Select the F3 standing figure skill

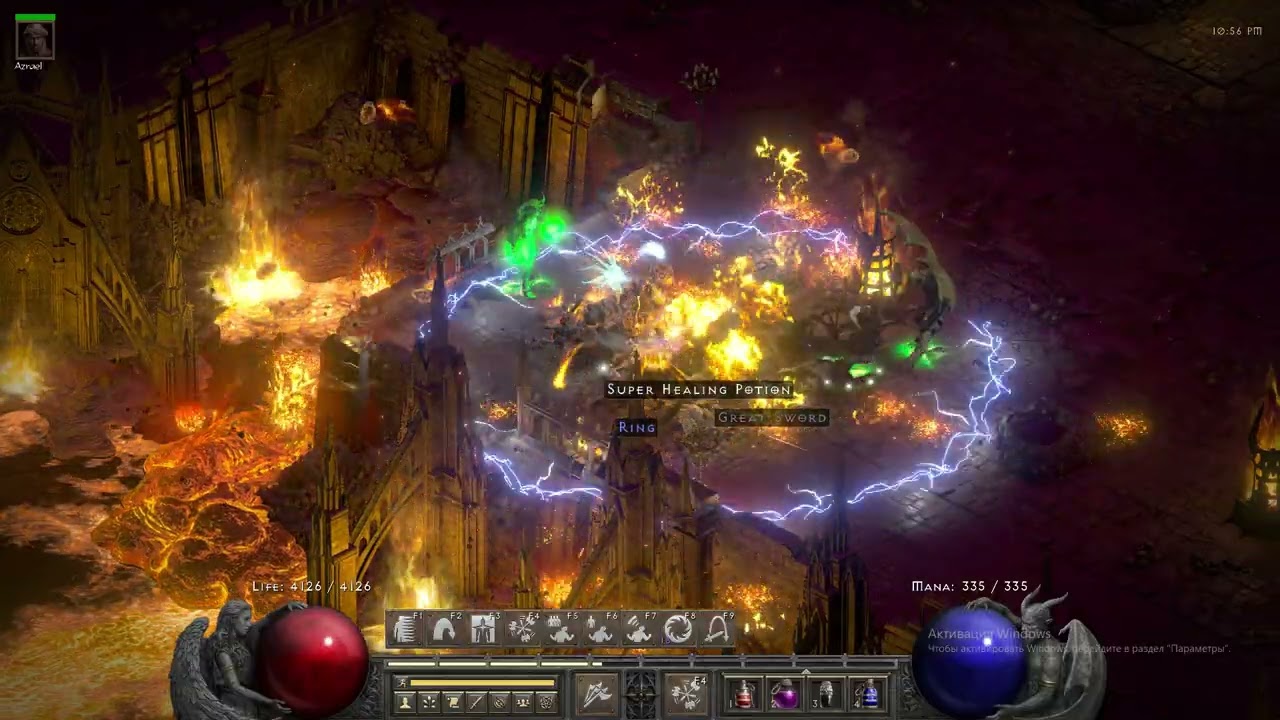tap(484, 629)
